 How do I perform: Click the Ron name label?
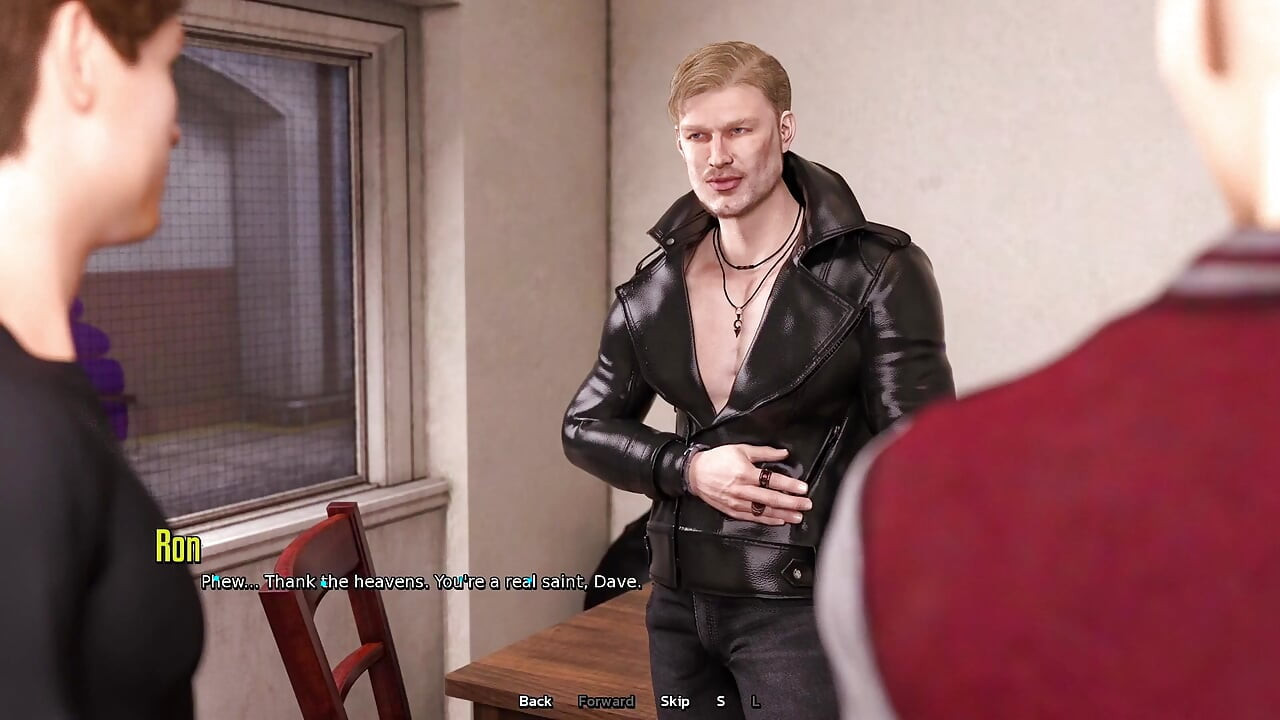coord(176,546)
